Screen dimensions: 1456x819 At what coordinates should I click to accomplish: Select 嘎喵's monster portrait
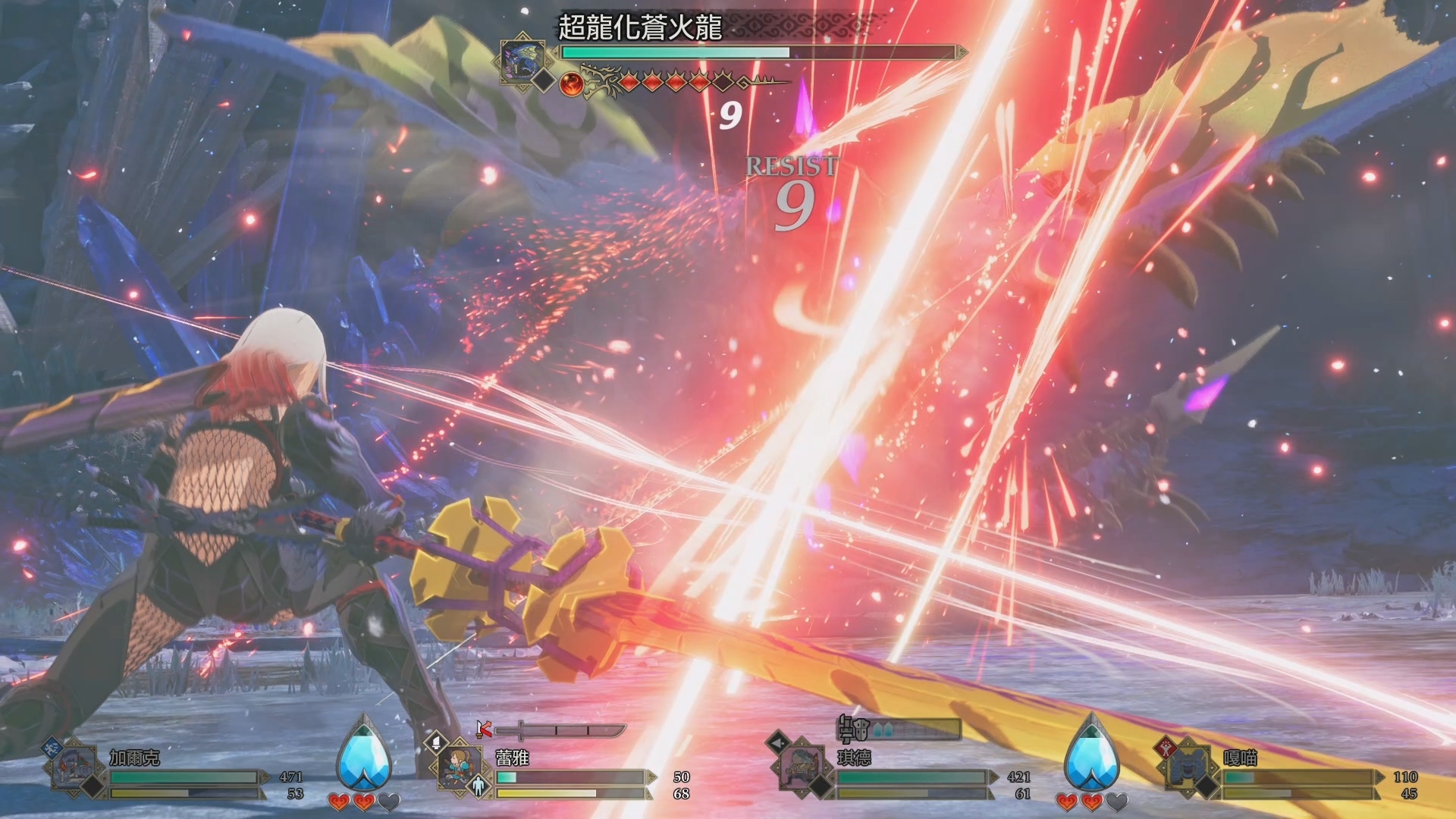click(x=1188, y=767)
